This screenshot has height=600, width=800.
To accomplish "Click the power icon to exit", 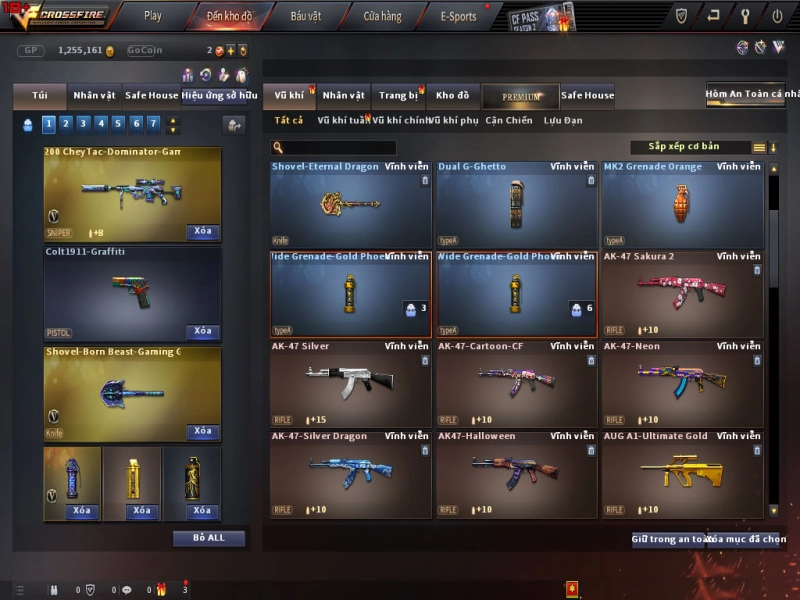I will click(x=777, y=16).
